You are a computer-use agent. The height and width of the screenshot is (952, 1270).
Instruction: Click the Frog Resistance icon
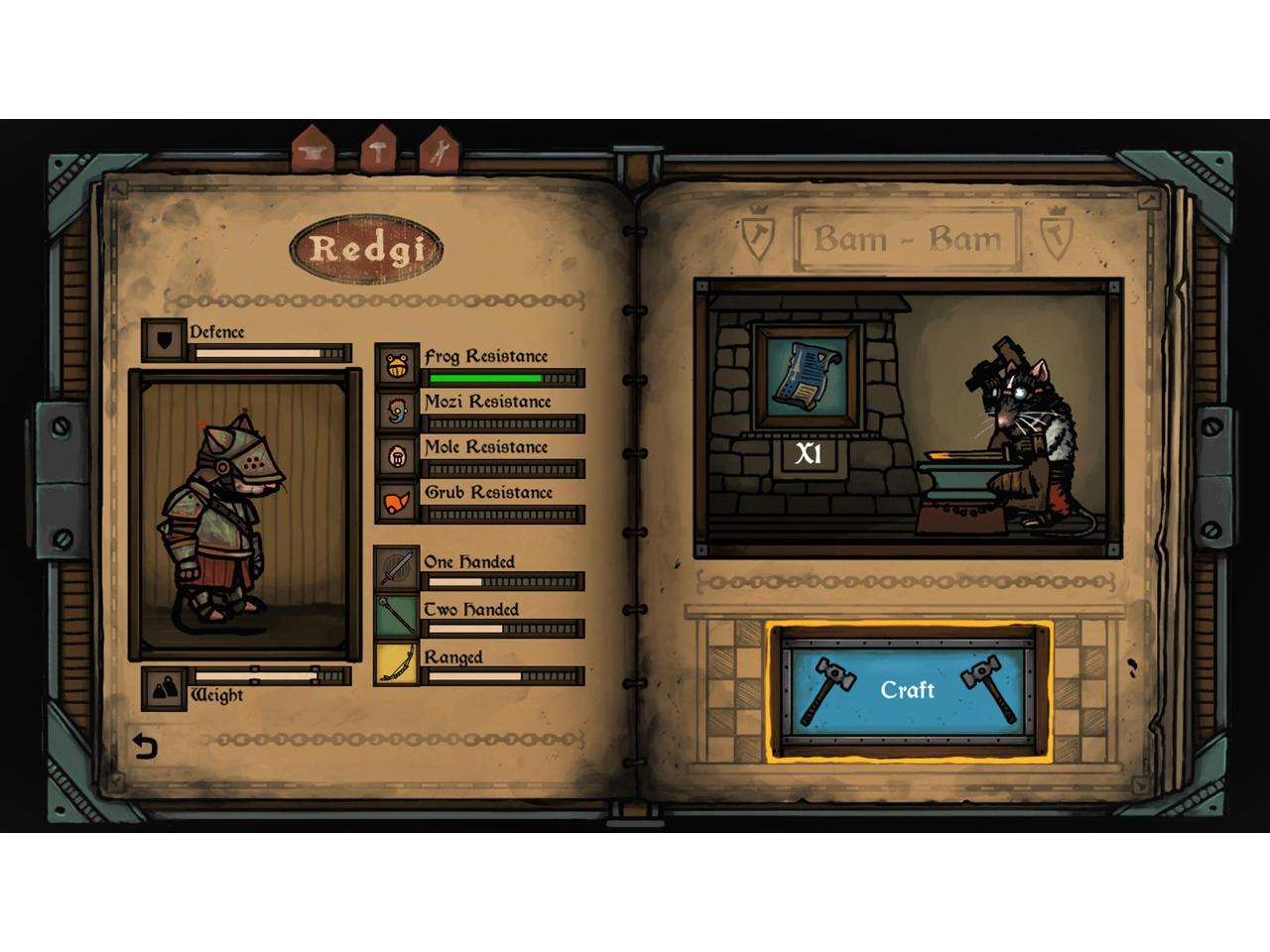(397, 365)
